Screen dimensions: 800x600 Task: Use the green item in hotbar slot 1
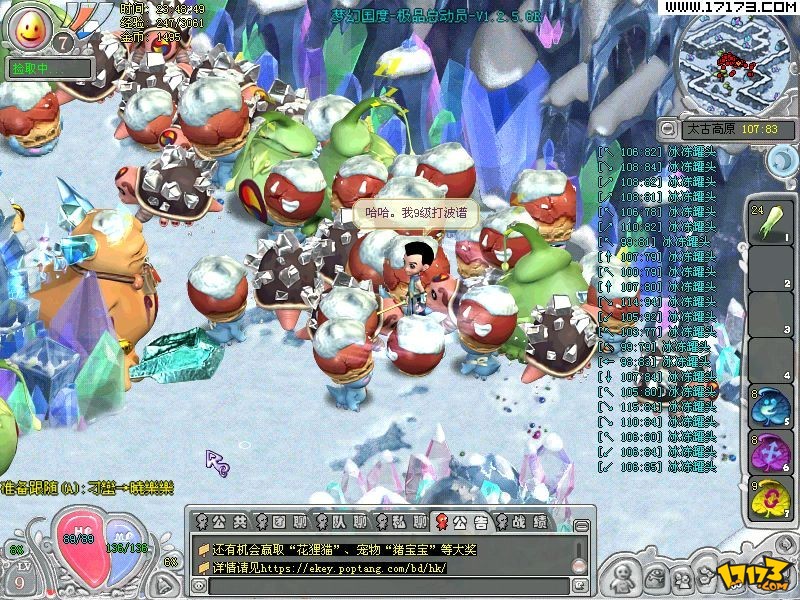click(x=771, y=222)
